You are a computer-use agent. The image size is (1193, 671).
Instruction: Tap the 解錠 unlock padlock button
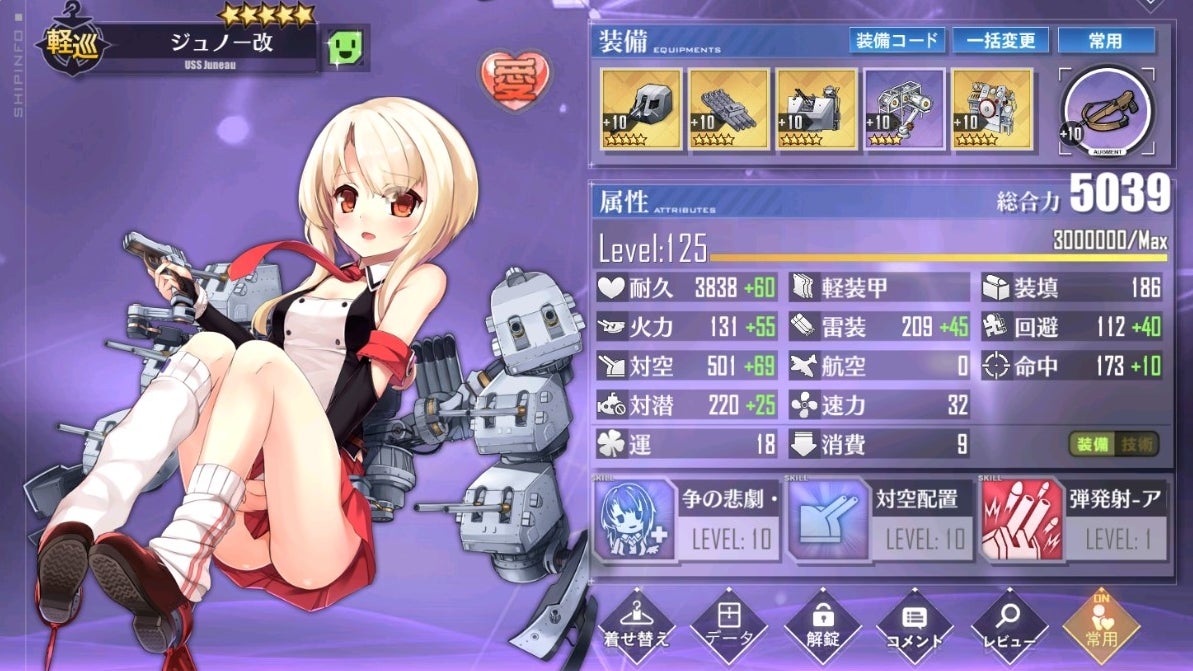[821, 623]
